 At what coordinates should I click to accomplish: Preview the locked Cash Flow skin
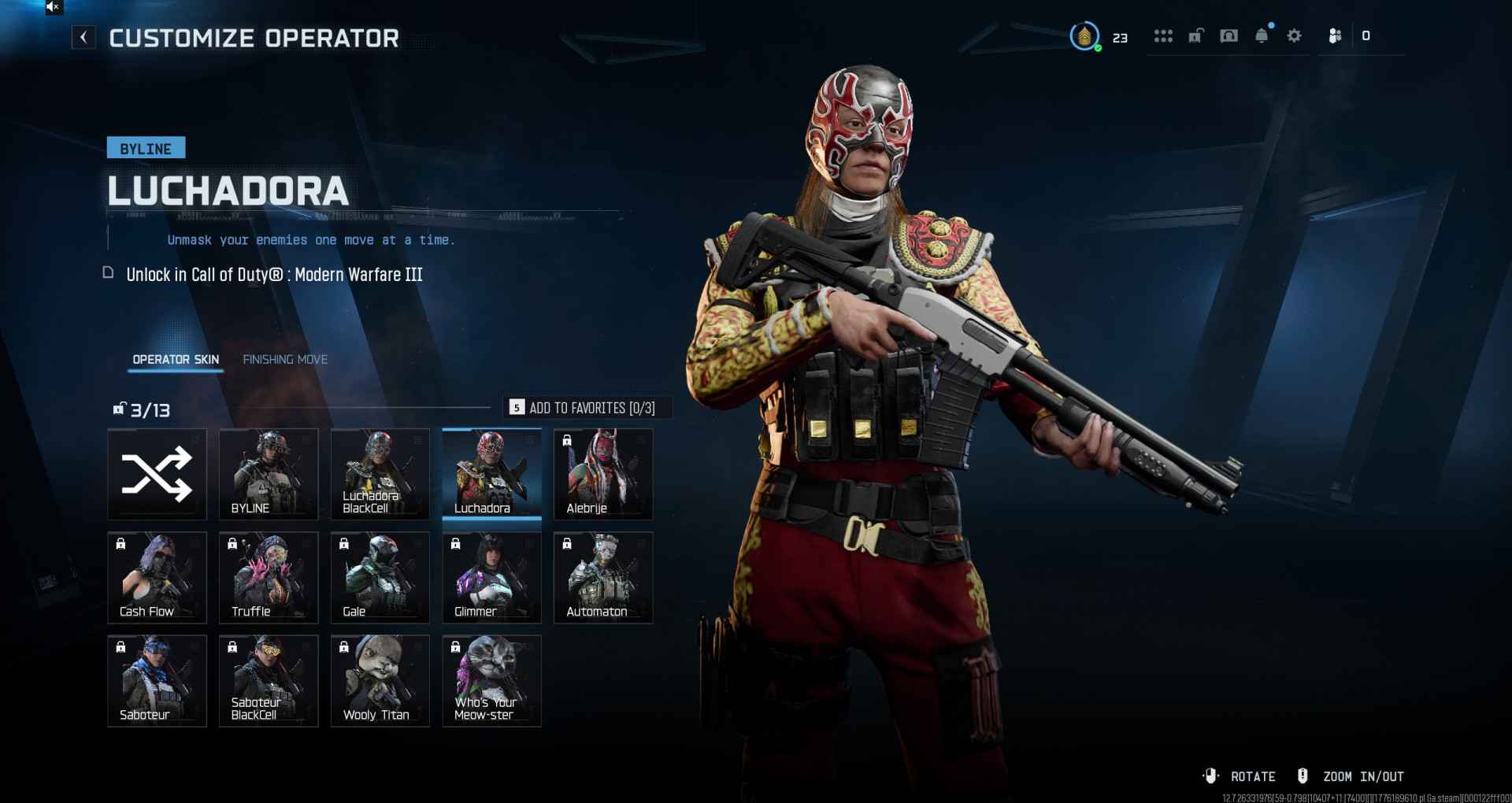click(157, 577)
